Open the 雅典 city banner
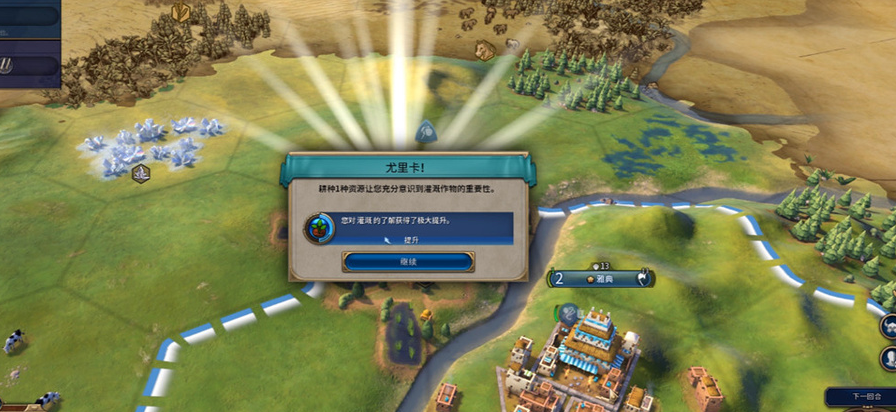Image resolution: width=896 pixels, height=412 pixels. click(x=602, y=279)
